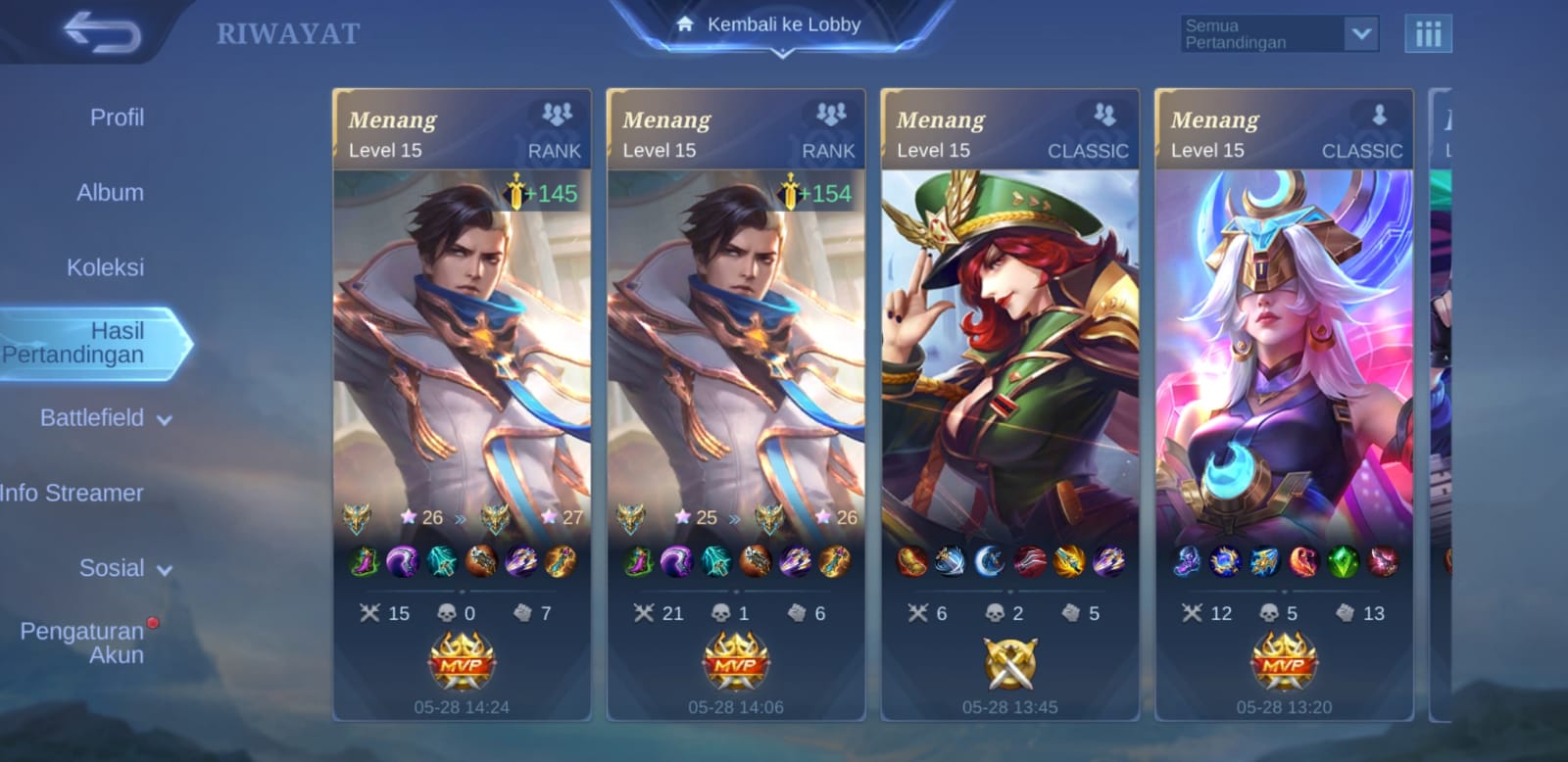Screen dimensions: 1568x762
Task: Select the Koleksi tab
Action: (x=105, y=267)
